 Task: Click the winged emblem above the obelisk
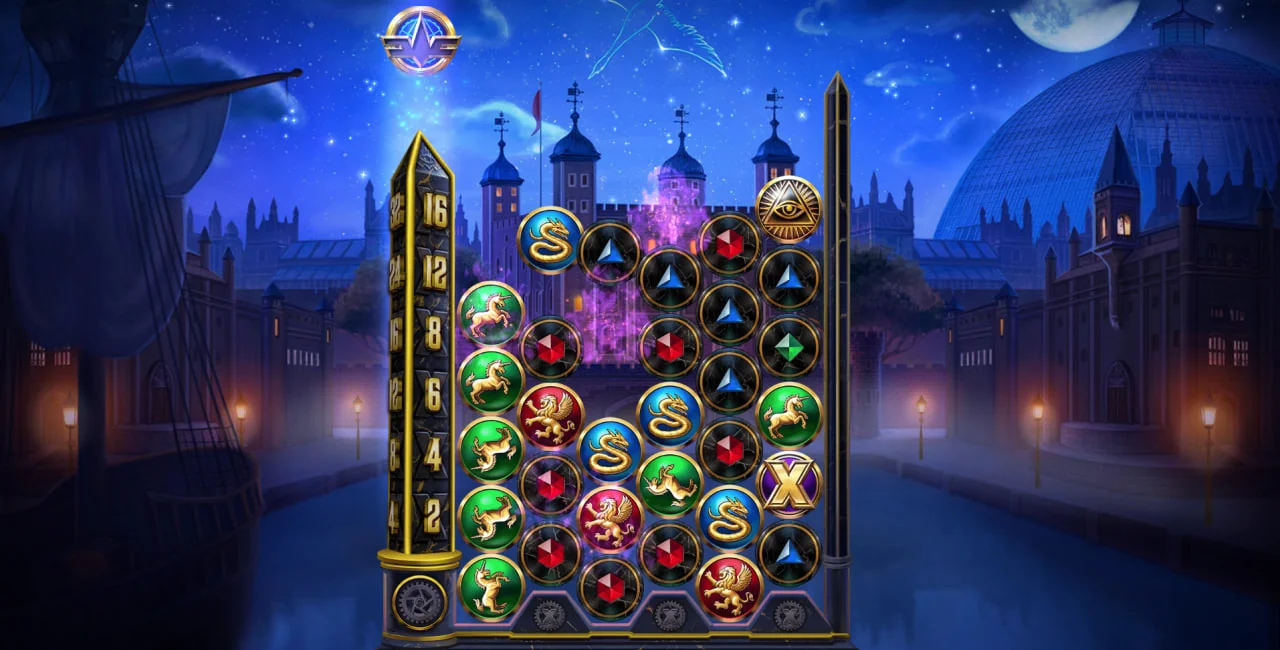click(x=420, y=40)
